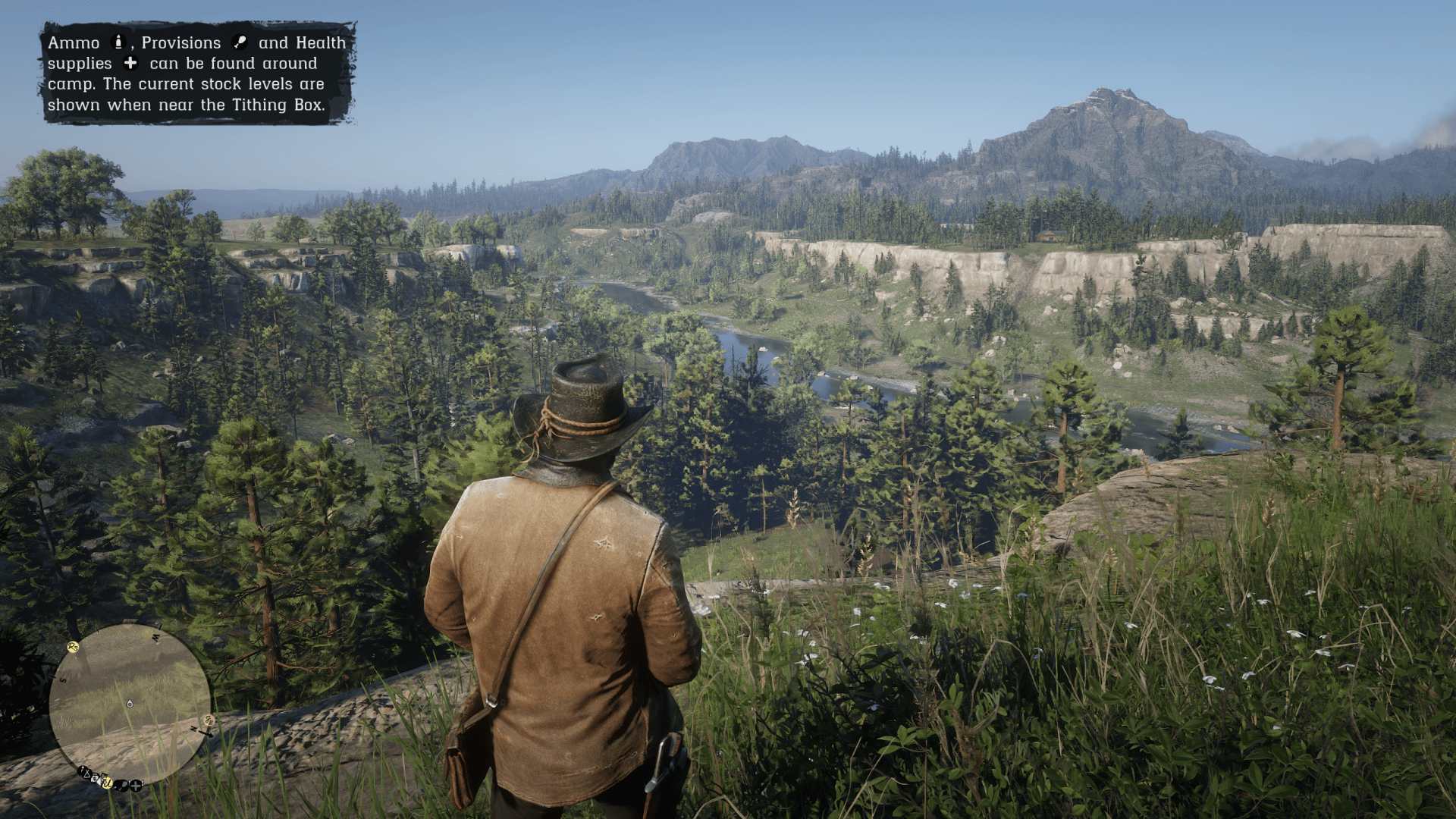The image size is (1456, 819).
Task: Click the camp supplies tutorial hint box
Action: pos(197,74)
